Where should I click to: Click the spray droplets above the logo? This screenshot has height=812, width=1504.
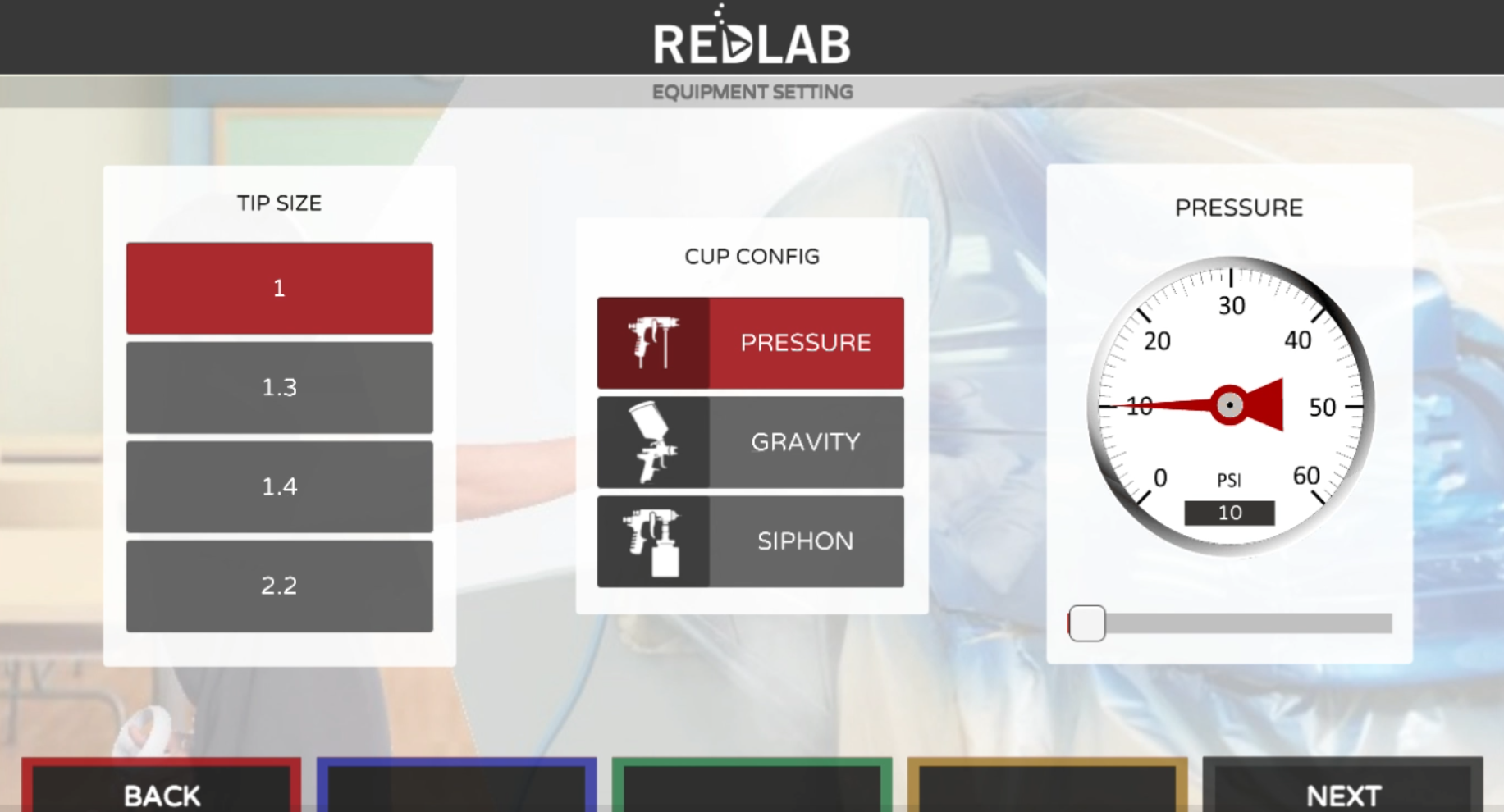(x=720, y=11)
